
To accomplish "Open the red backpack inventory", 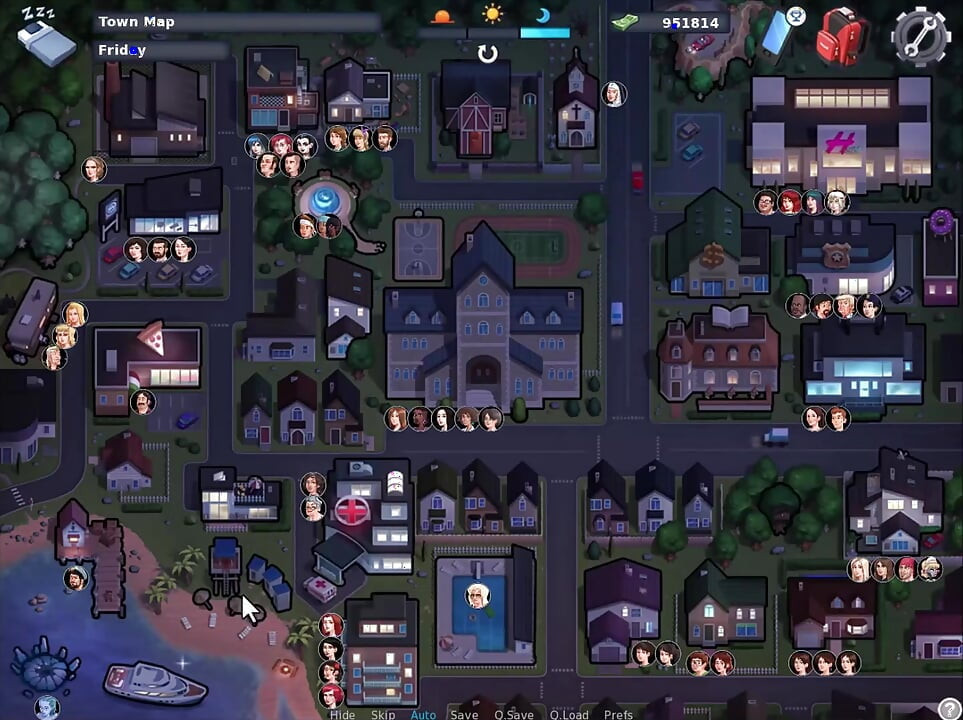I will [840, 37].
